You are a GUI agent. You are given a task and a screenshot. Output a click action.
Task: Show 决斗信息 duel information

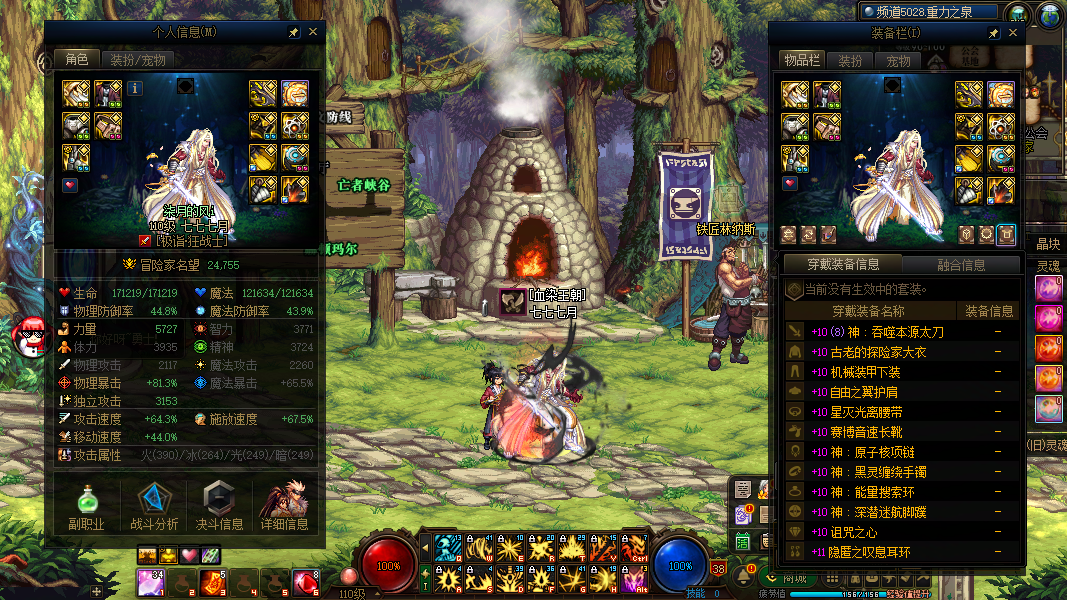(x=221, y=505)
